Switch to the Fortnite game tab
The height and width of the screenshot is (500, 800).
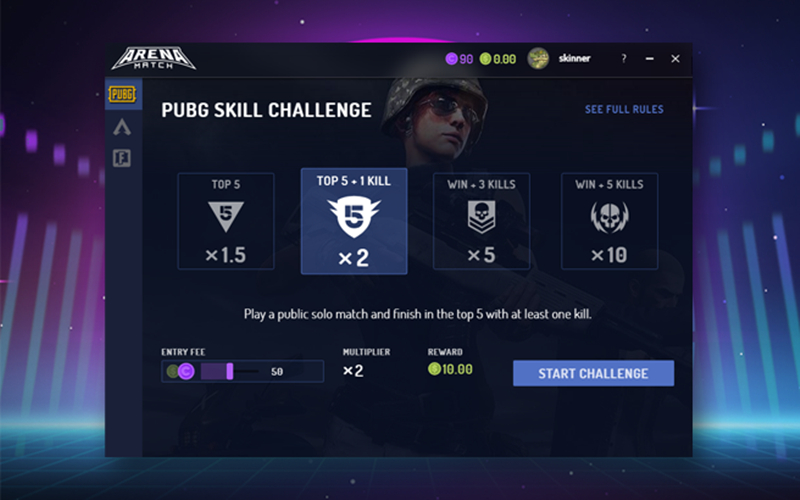(122, 158)
